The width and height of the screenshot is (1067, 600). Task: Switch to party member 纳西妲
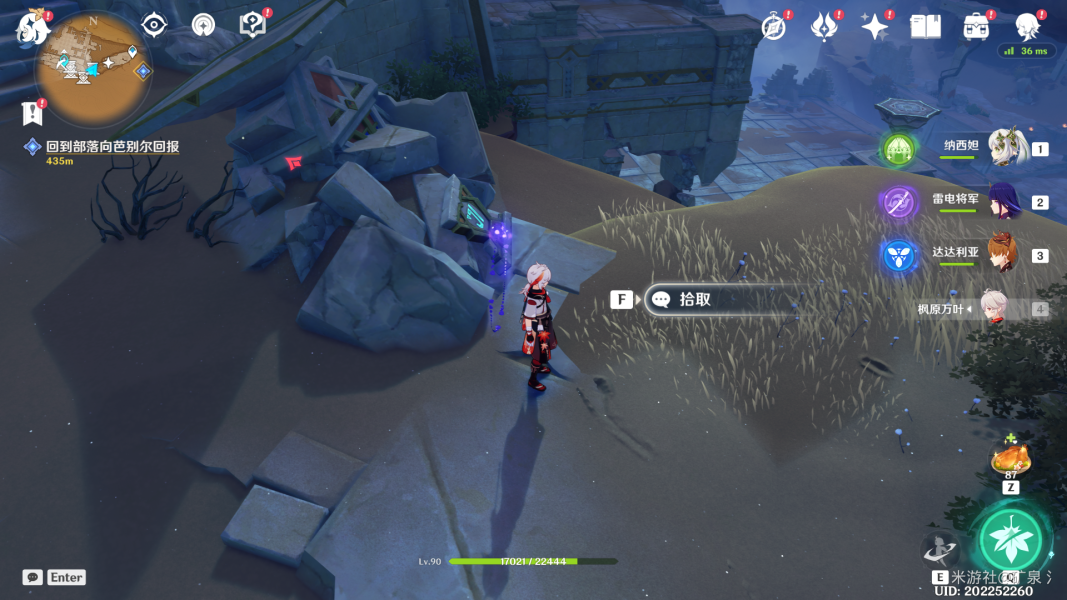click(x=1009, y=148)
